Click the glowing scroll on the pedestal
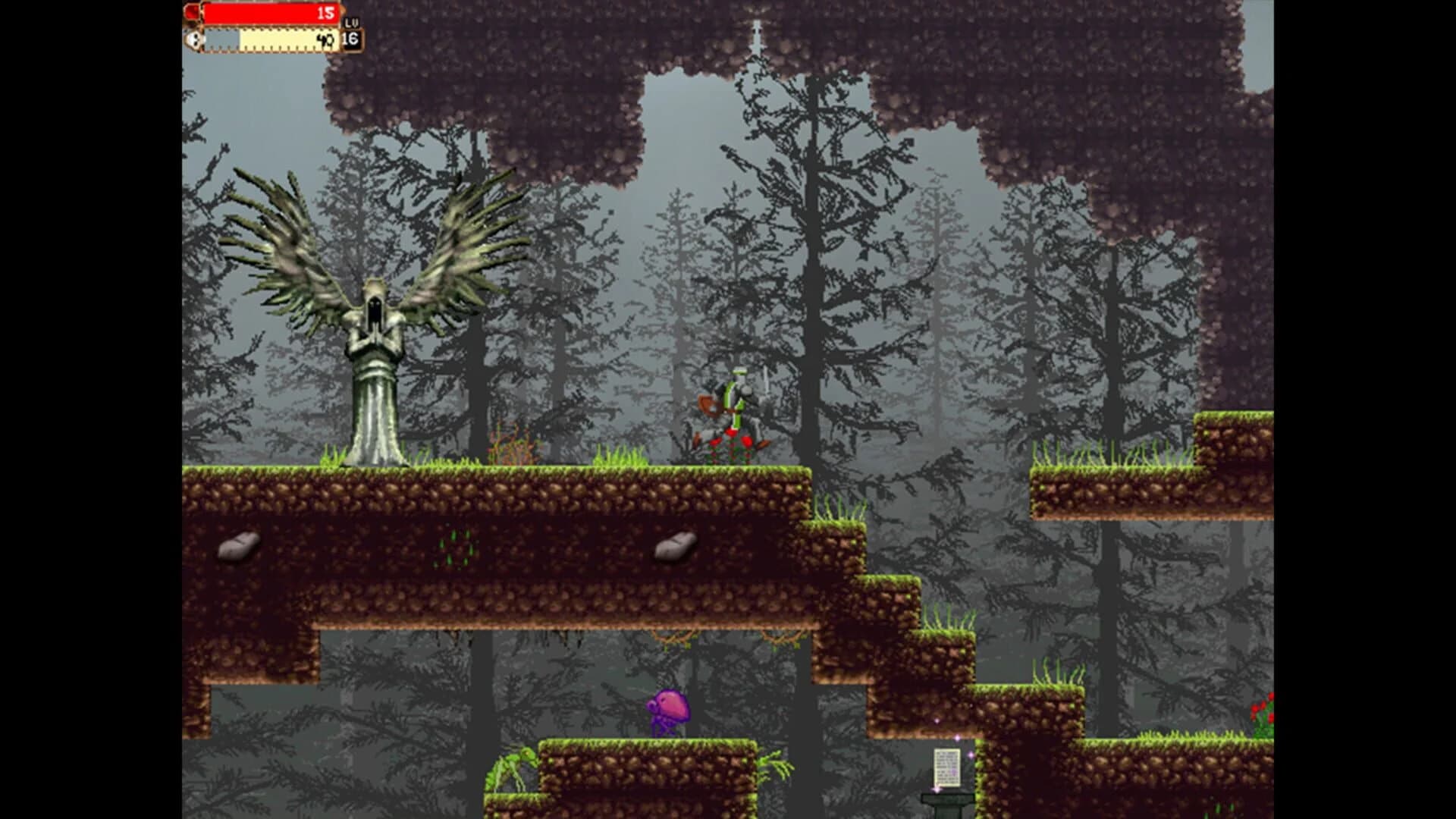 click(x=947, y=766)
